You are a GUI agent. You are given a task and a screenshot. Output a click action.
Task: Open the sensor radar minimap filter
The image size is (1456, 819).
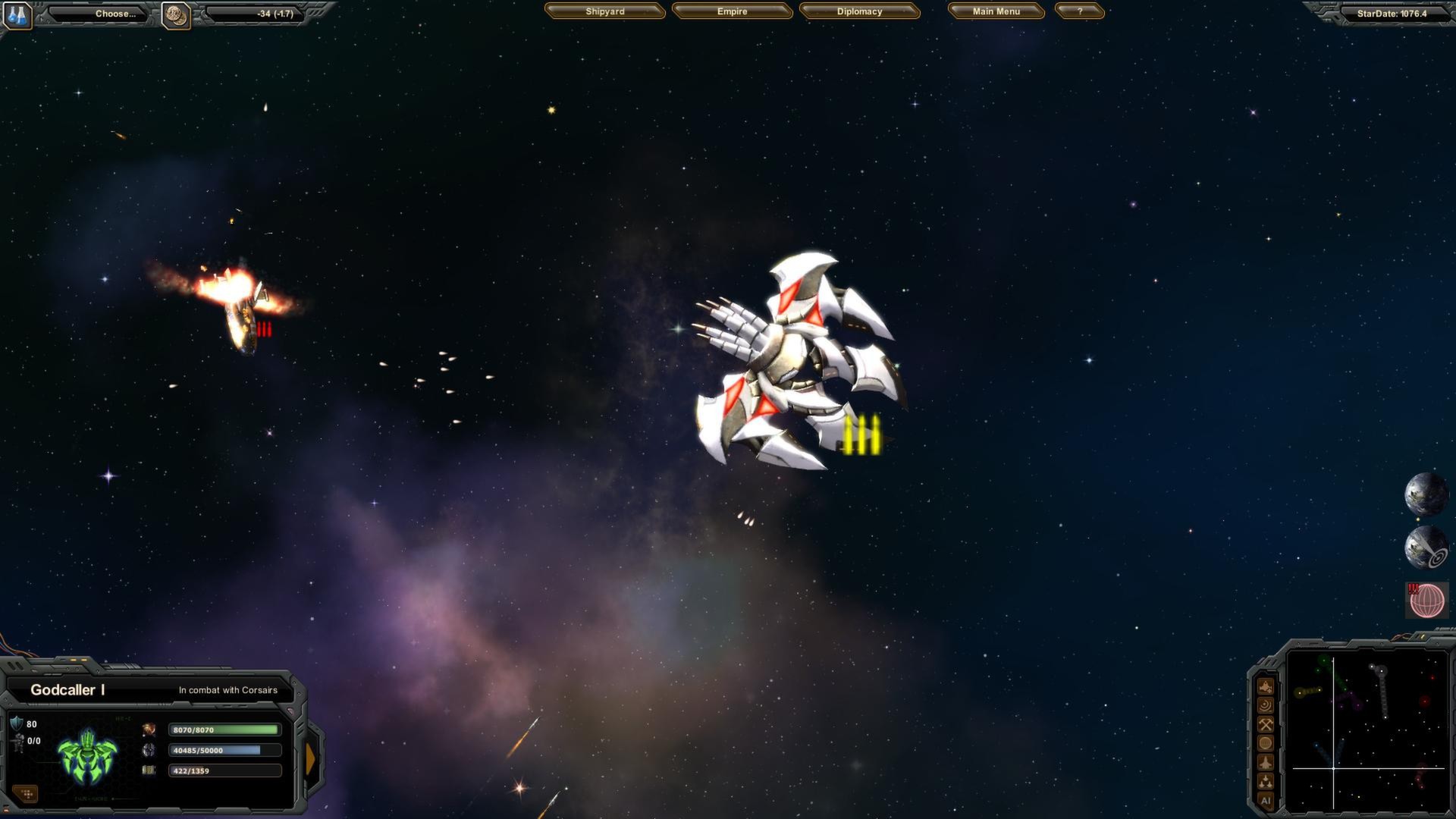(x=1266, y=704)
